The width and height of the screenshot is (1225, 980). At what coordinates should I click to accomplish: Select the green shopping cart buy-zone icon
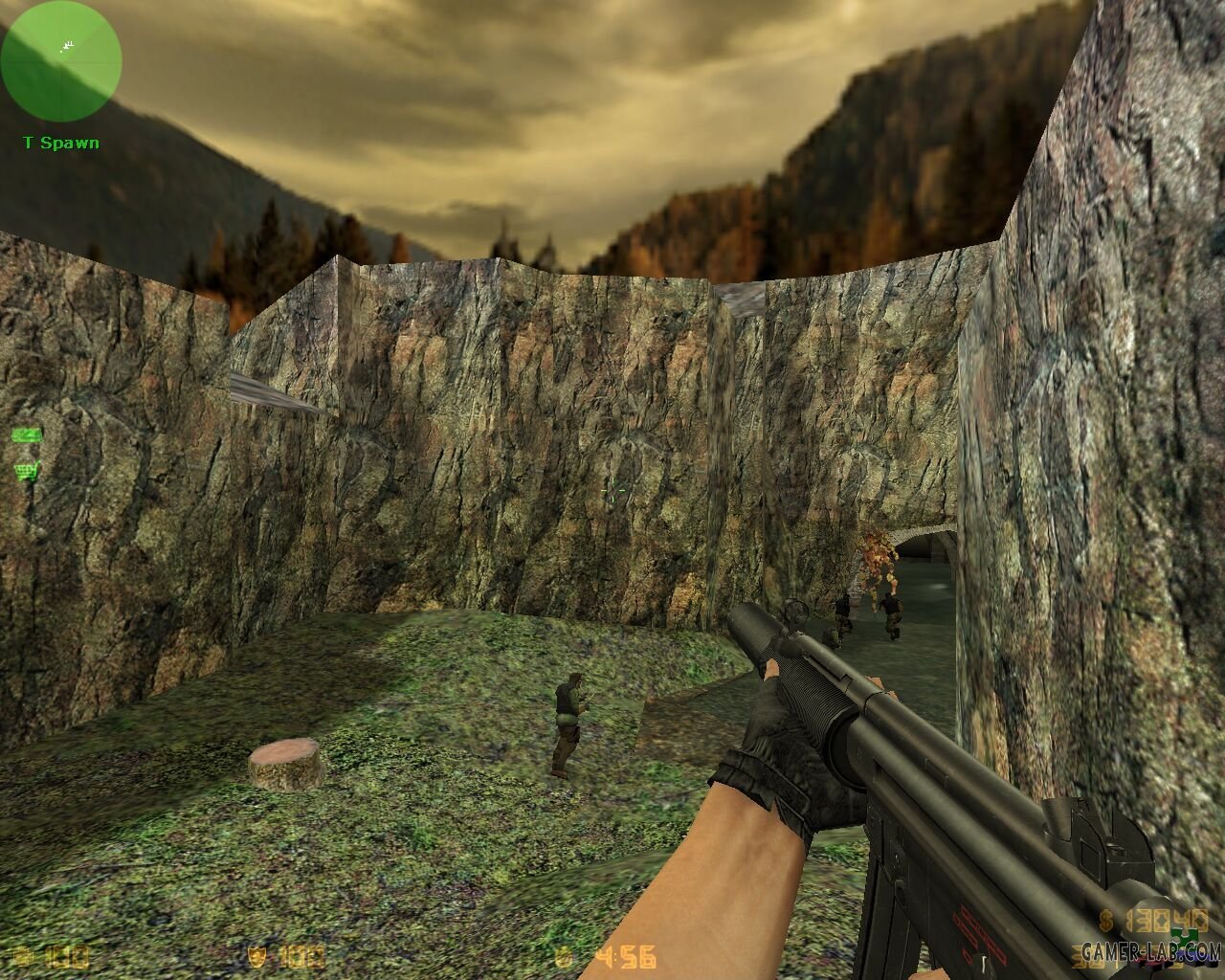pyautogui.click(x=25, y=470)
